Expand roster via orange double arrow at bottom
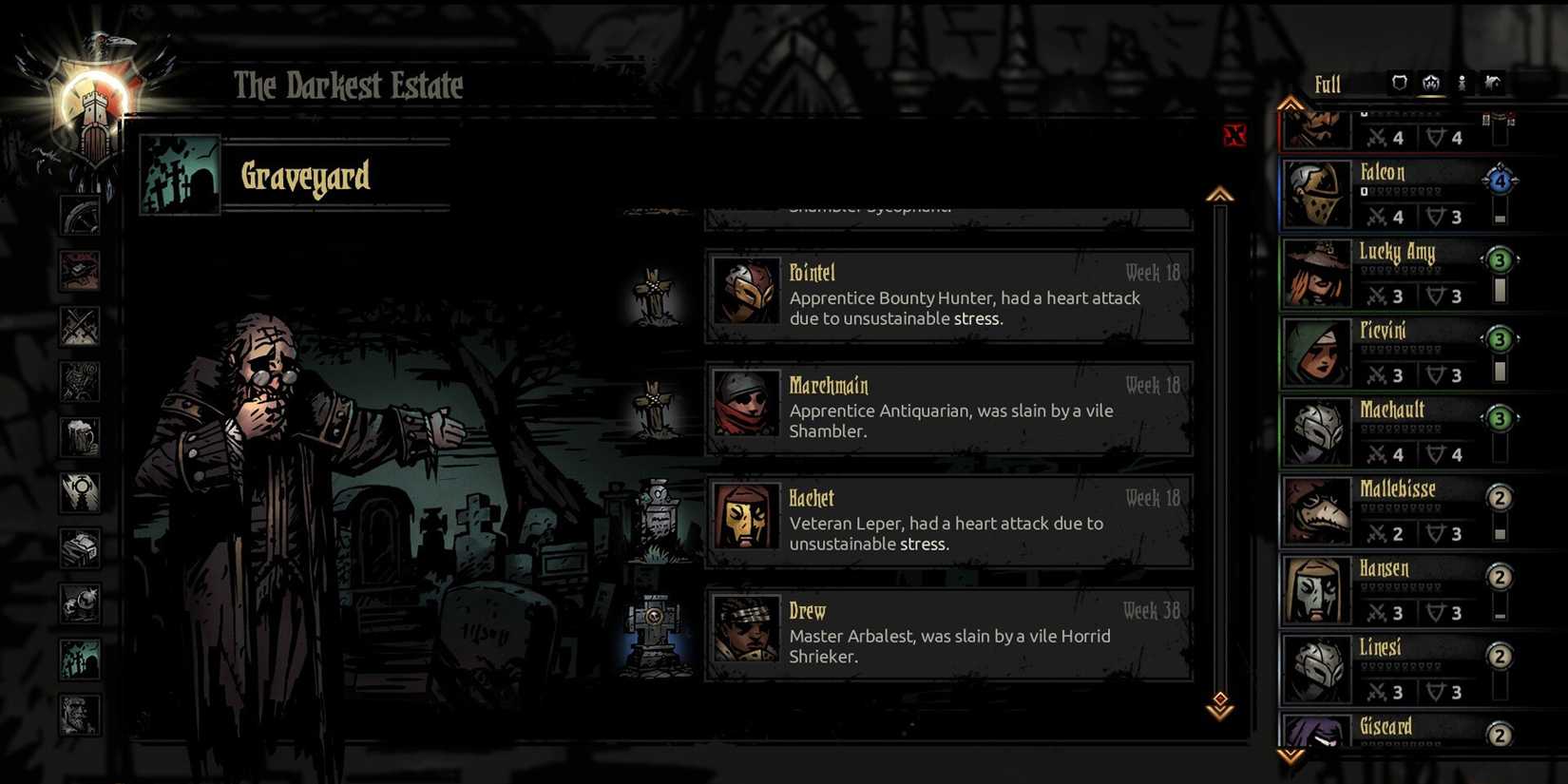The image size is (1568, 784). point(1290,754)
